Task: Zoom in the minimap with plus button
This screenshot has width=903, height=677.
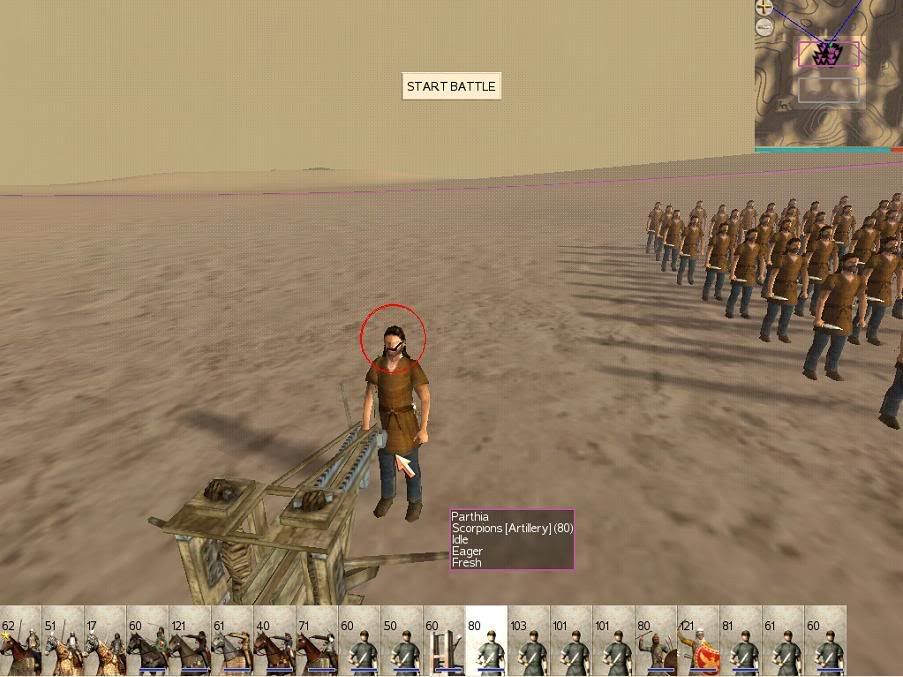Action: pos(765,7)
